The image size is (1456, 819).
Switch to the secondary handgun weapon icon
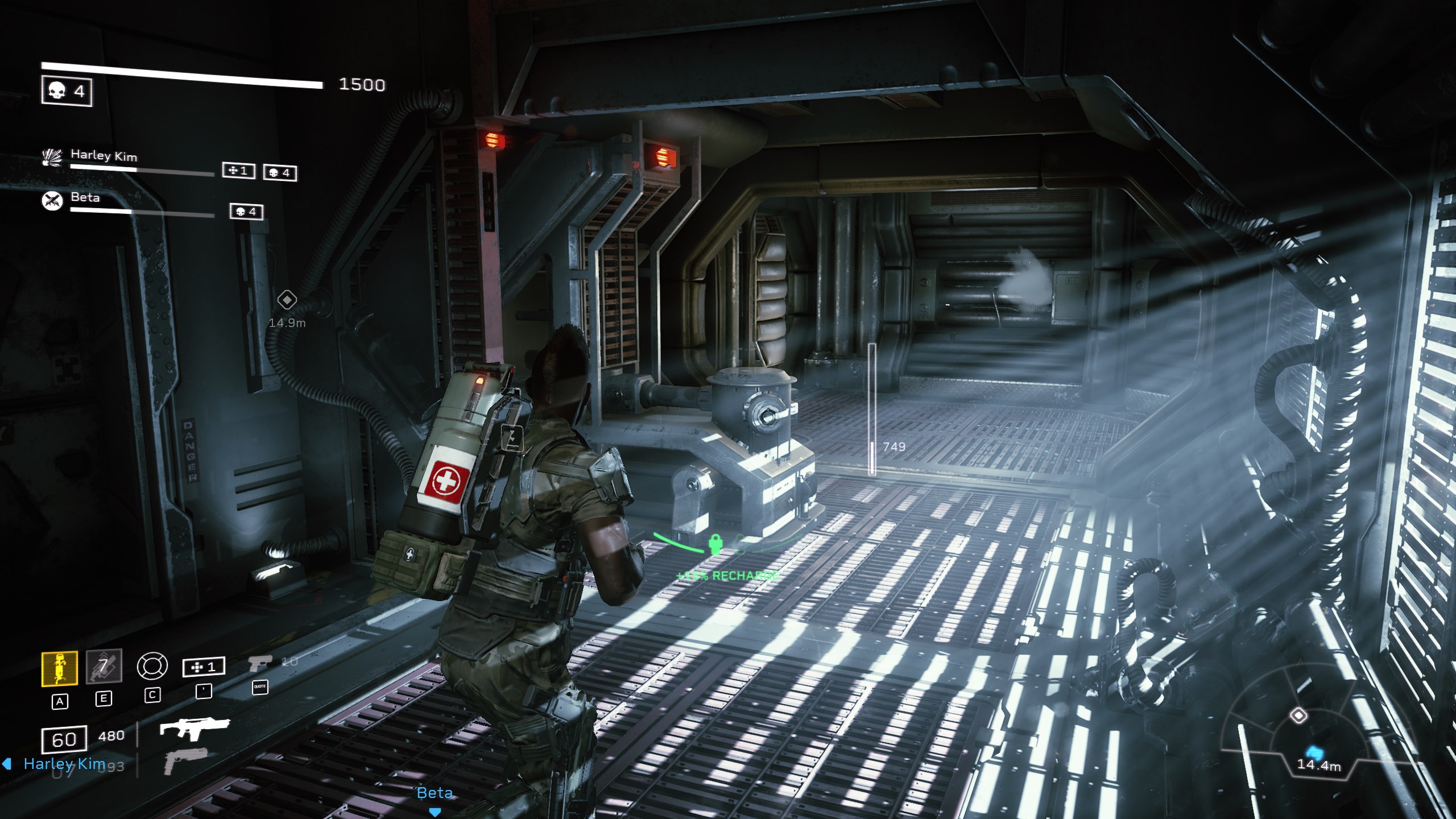click(x=185, y=761)
